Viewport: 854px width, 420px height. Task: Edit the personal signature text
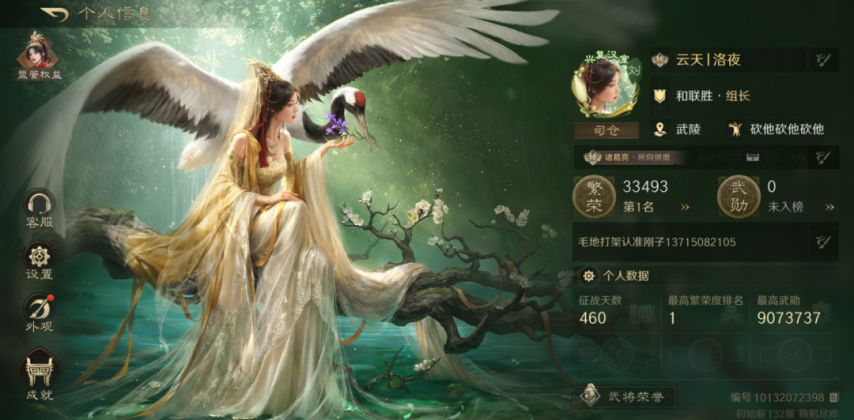coord(822,241)
